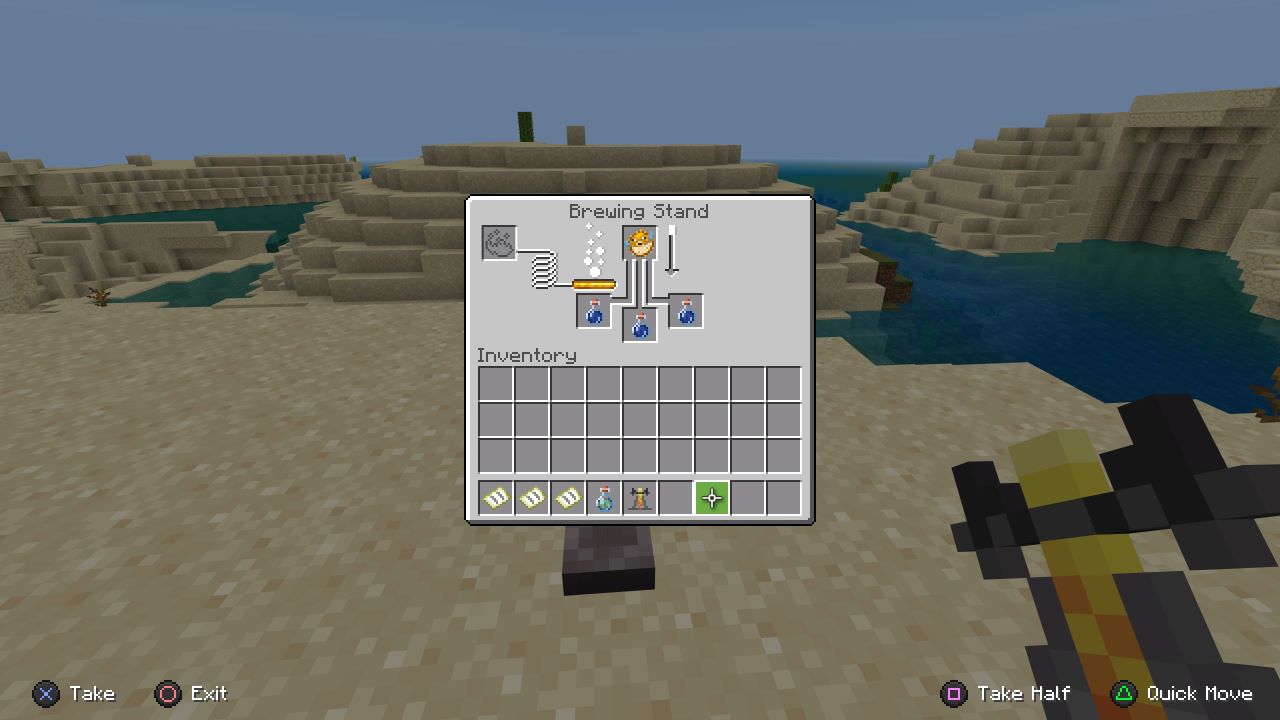
Task: Click the bottom-right empty inventory slot
Action: 784,455
